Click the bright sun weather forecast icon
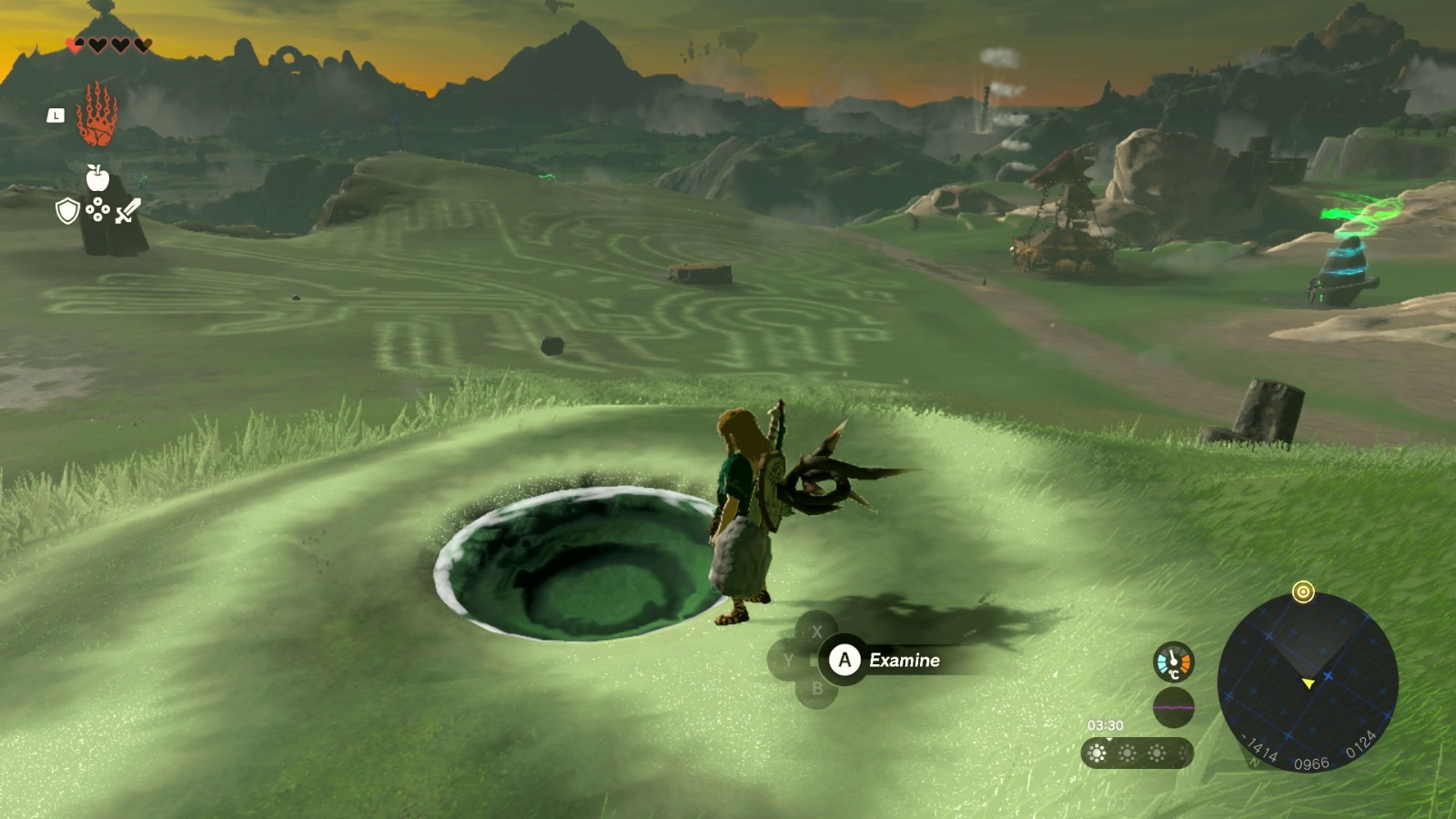Viewport: 1456px width, 819px height. pos(1097,753)
